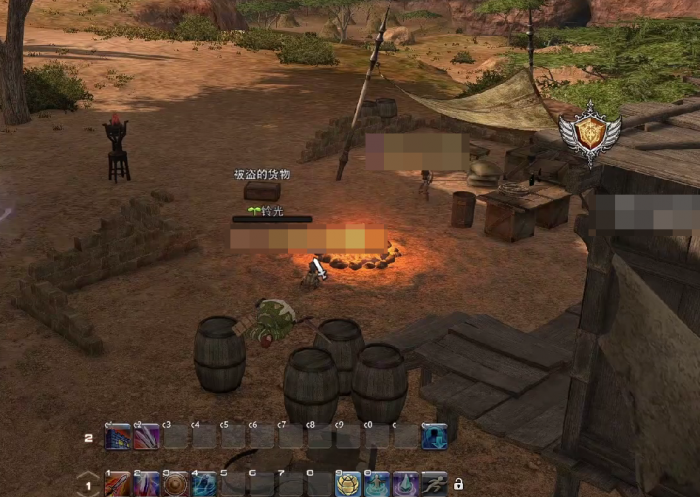Activate the blue down-arrow icon on upper hotbar
Image resolution: width=700 pixels, height=497 pixels.
434,437
